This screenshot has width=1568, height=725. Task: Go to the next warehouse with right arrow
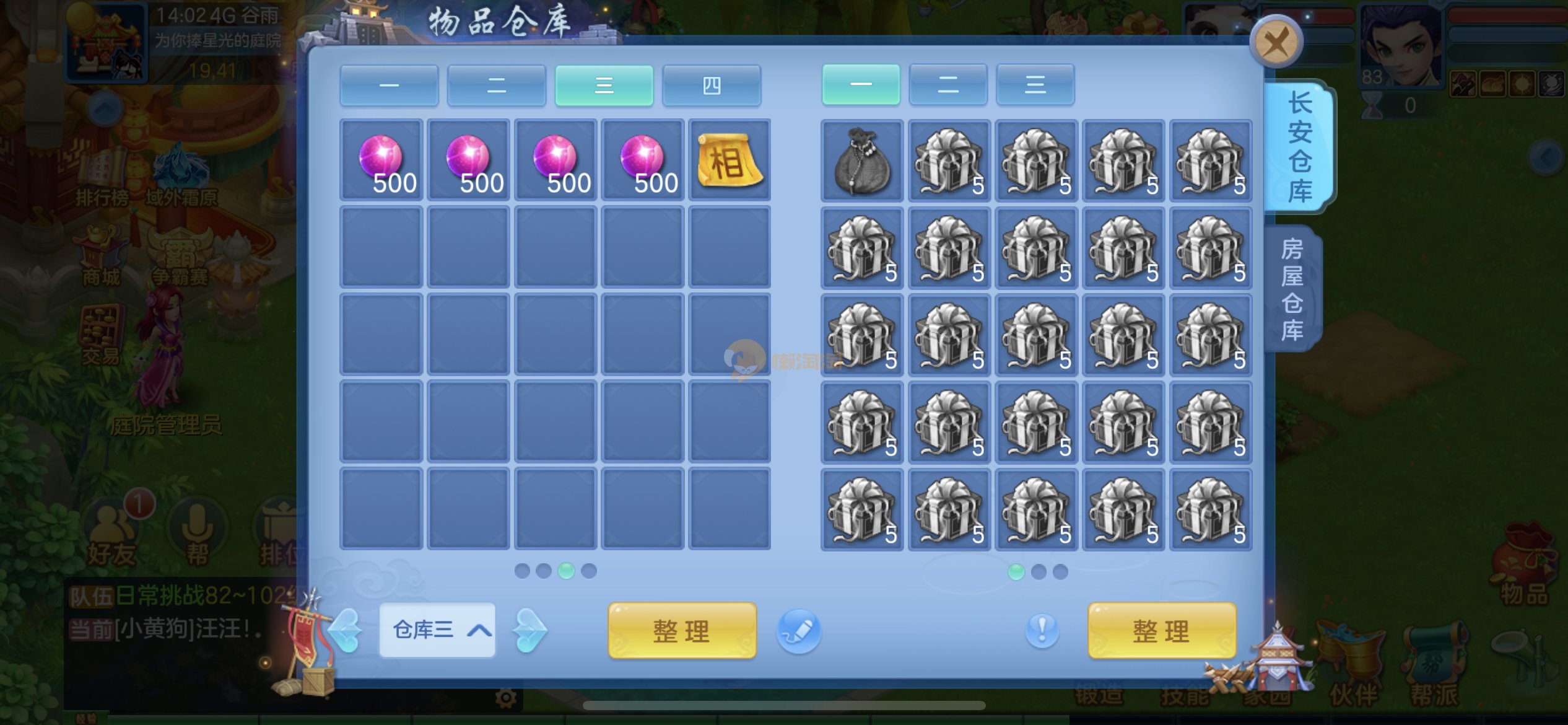[x=529, y=631]
